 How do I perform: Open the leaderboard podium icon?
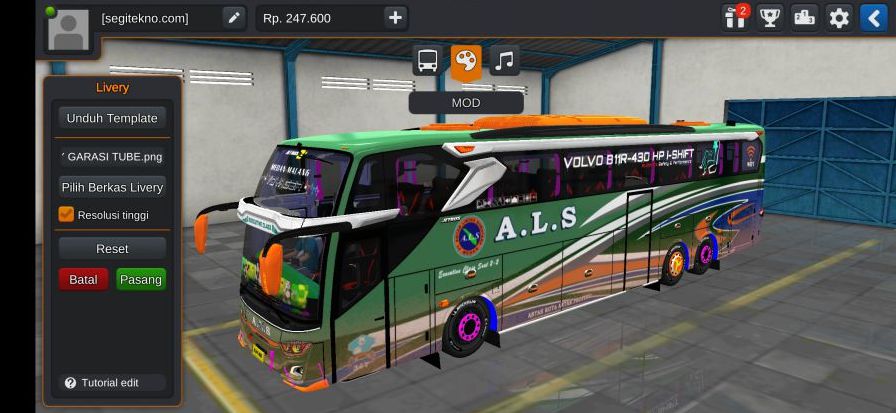pyautogui.click(x=804, y=18)
